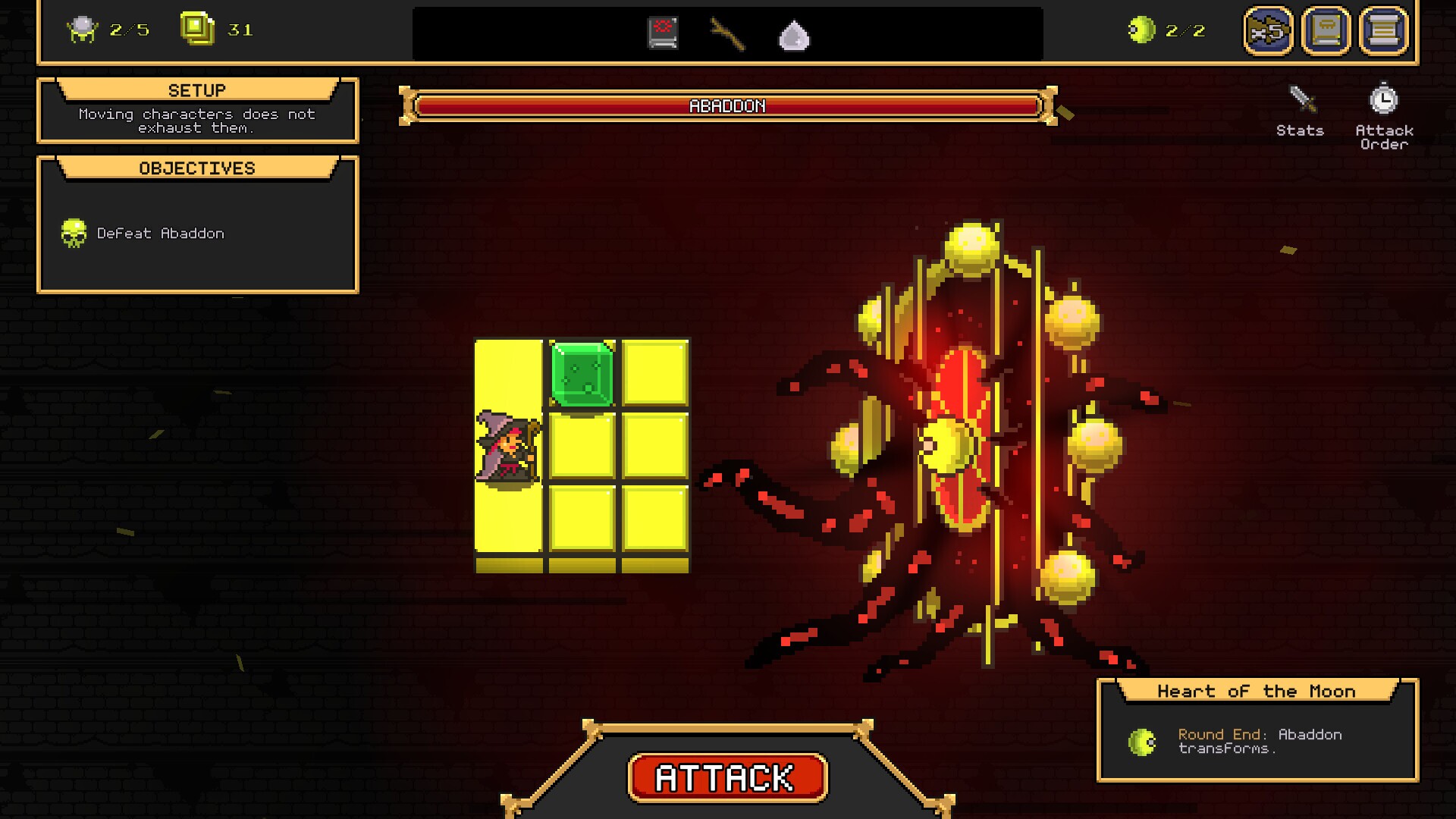Click Abaddon's red health bar
The width and height of the screenshot is (1456, 819).
coord(728,106)
